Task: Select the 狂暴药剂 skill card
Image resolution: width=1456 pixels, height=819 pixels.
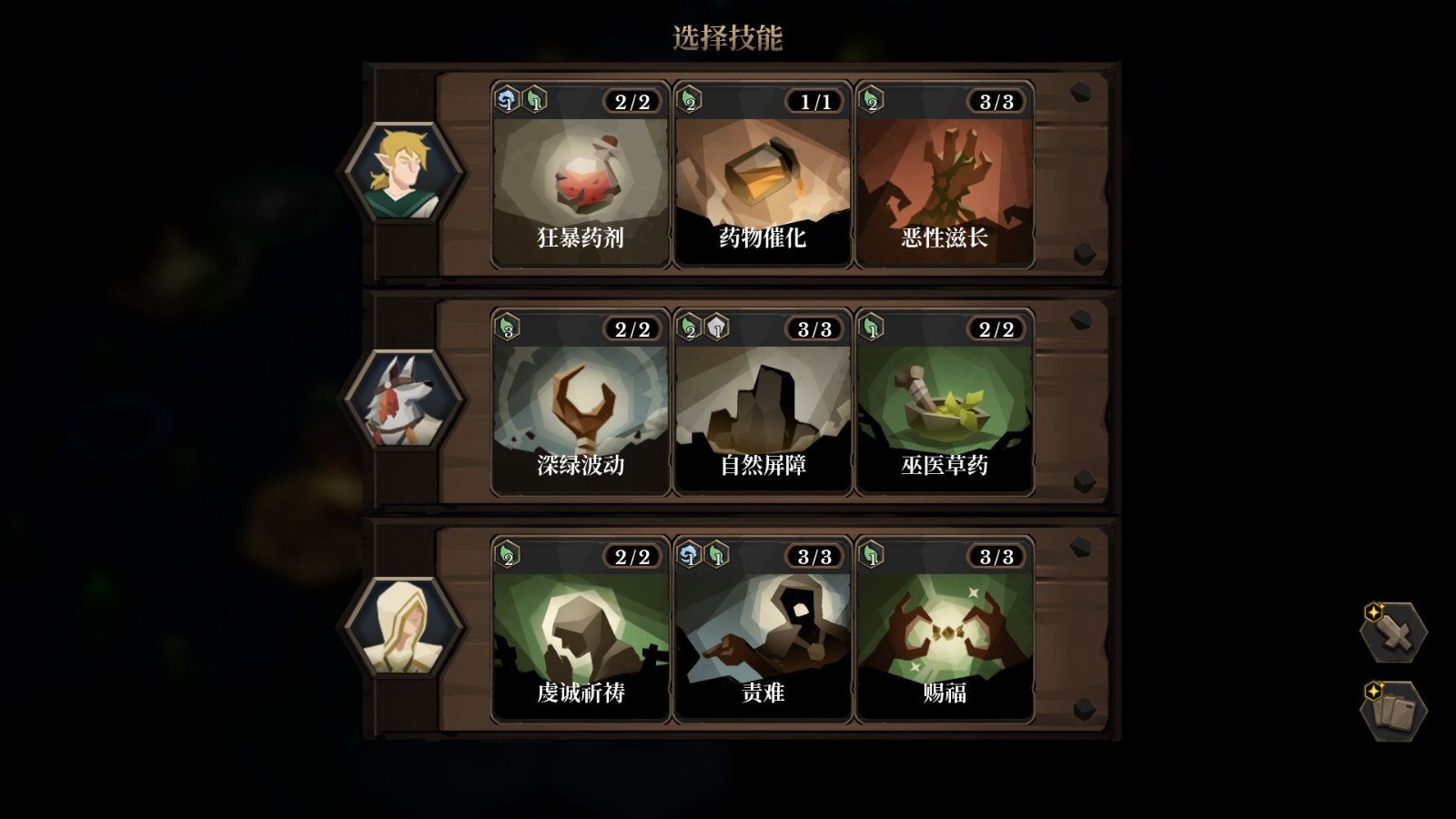Action: [x=579, y=177]
